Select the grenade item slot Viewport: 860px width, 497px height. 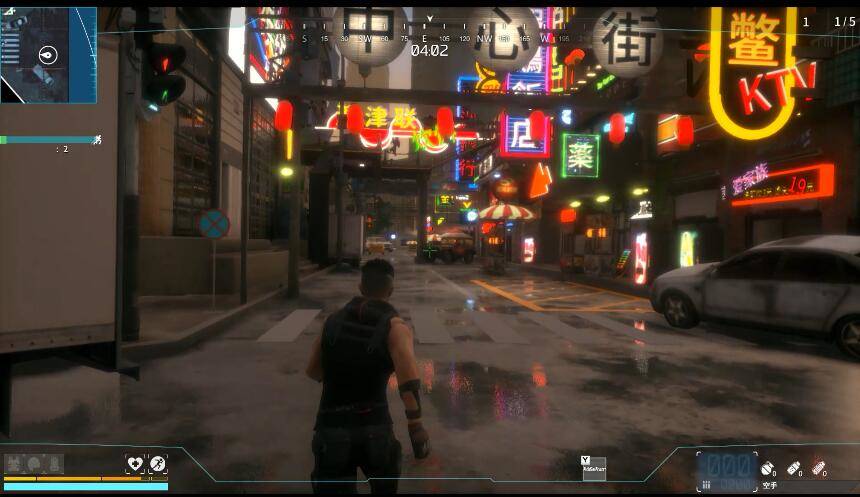point(767,467)
